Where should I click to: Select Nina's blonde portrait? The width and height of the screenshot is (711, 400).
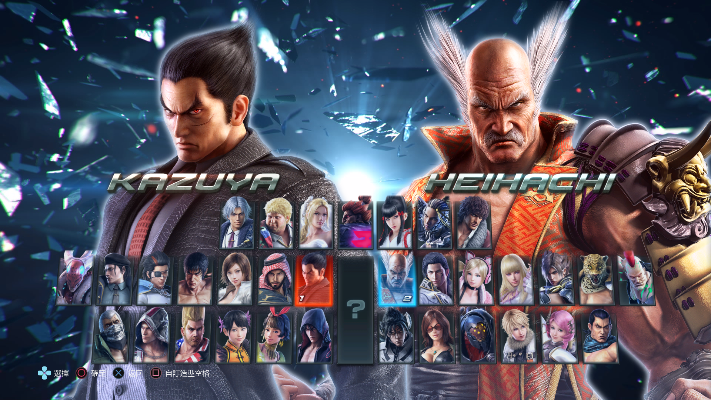[316, 220]
